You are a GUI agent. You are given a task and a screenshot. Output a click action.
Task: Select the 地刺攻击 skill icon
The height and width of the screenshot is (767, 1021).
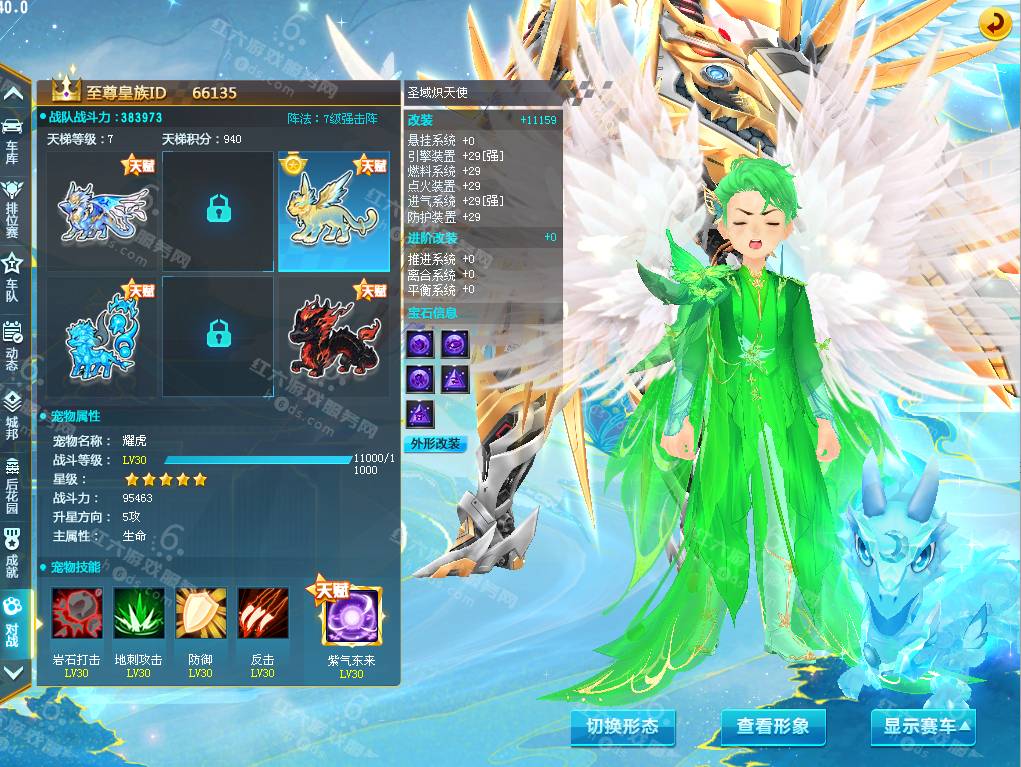click(138, 614)
